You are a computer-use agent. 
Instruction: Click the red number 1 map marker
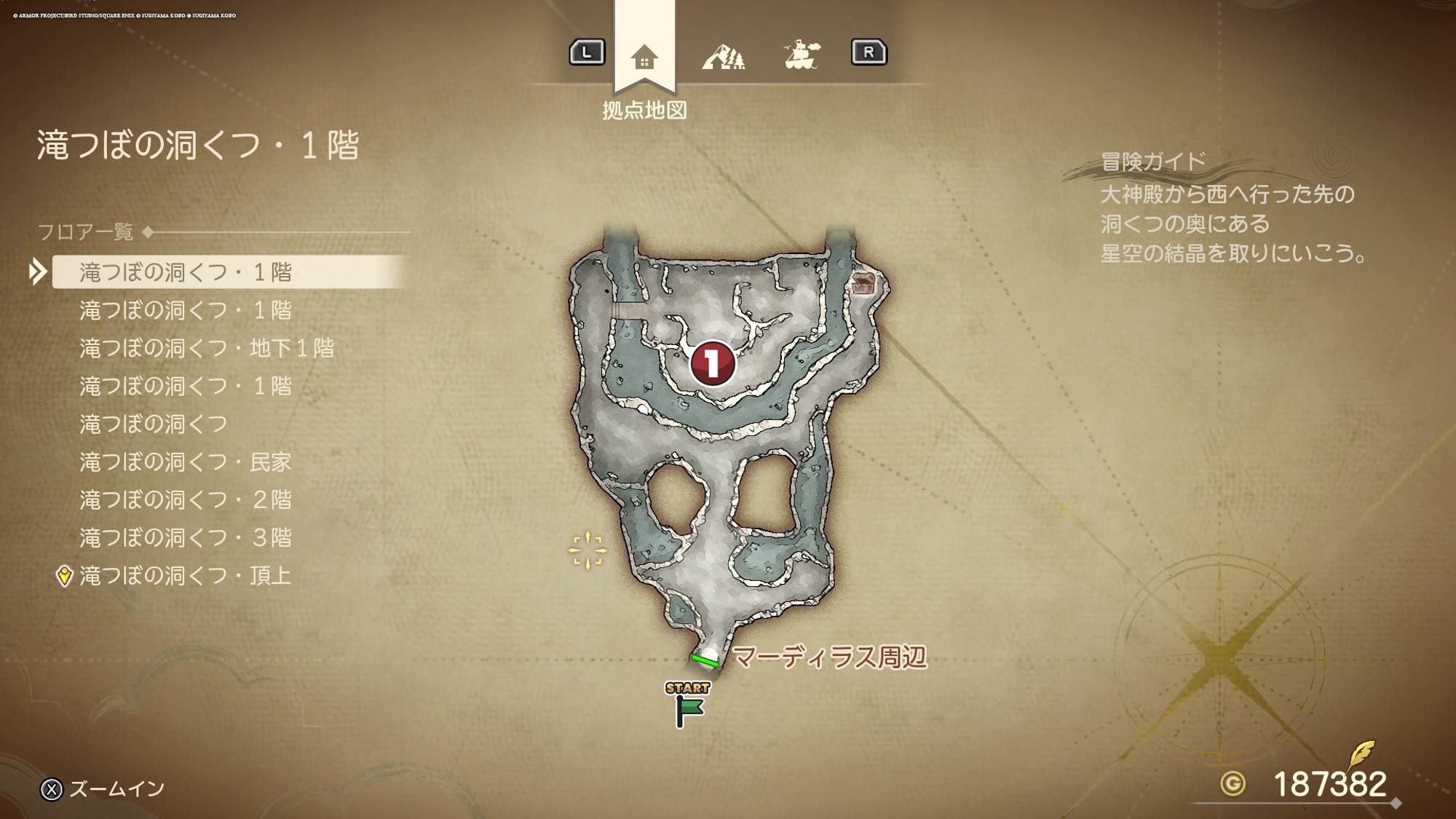pyautogui.click(x=712, y=363)
